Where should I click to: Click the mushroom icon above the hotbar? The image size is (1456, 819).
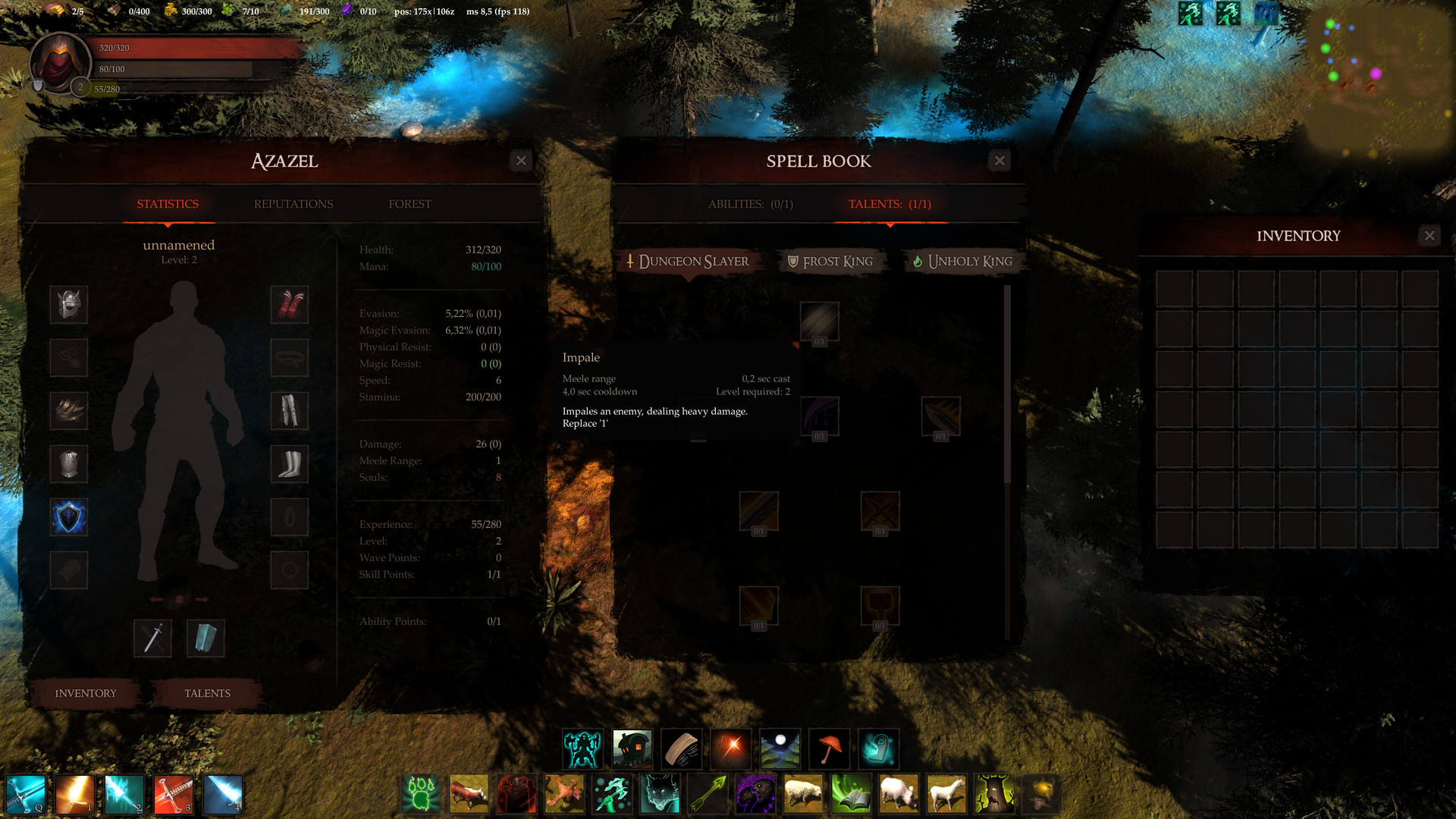[x=829, y=748]
